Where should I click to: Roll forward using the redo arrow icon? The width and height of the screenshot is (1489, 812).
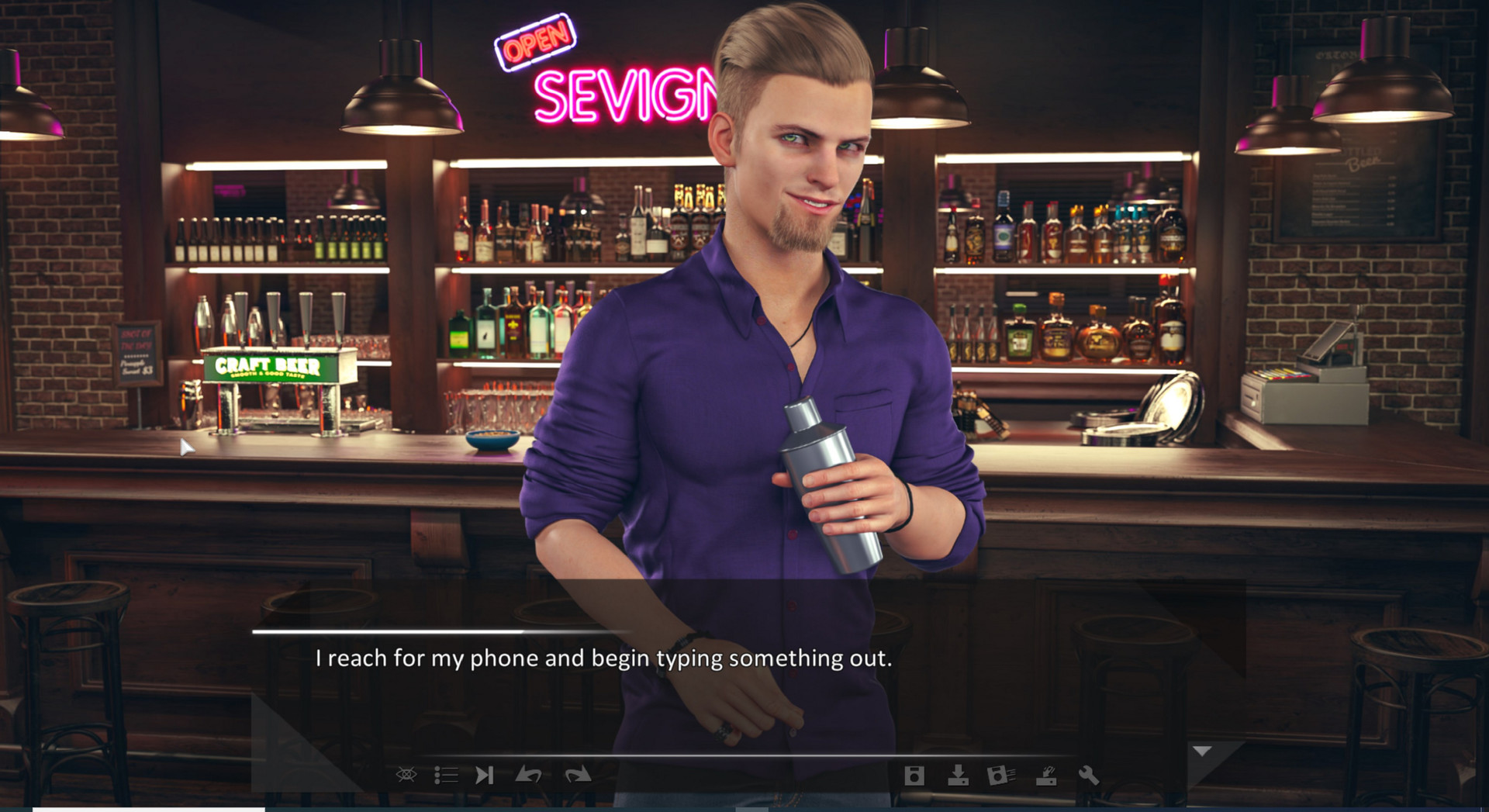[x=575, y=775]
